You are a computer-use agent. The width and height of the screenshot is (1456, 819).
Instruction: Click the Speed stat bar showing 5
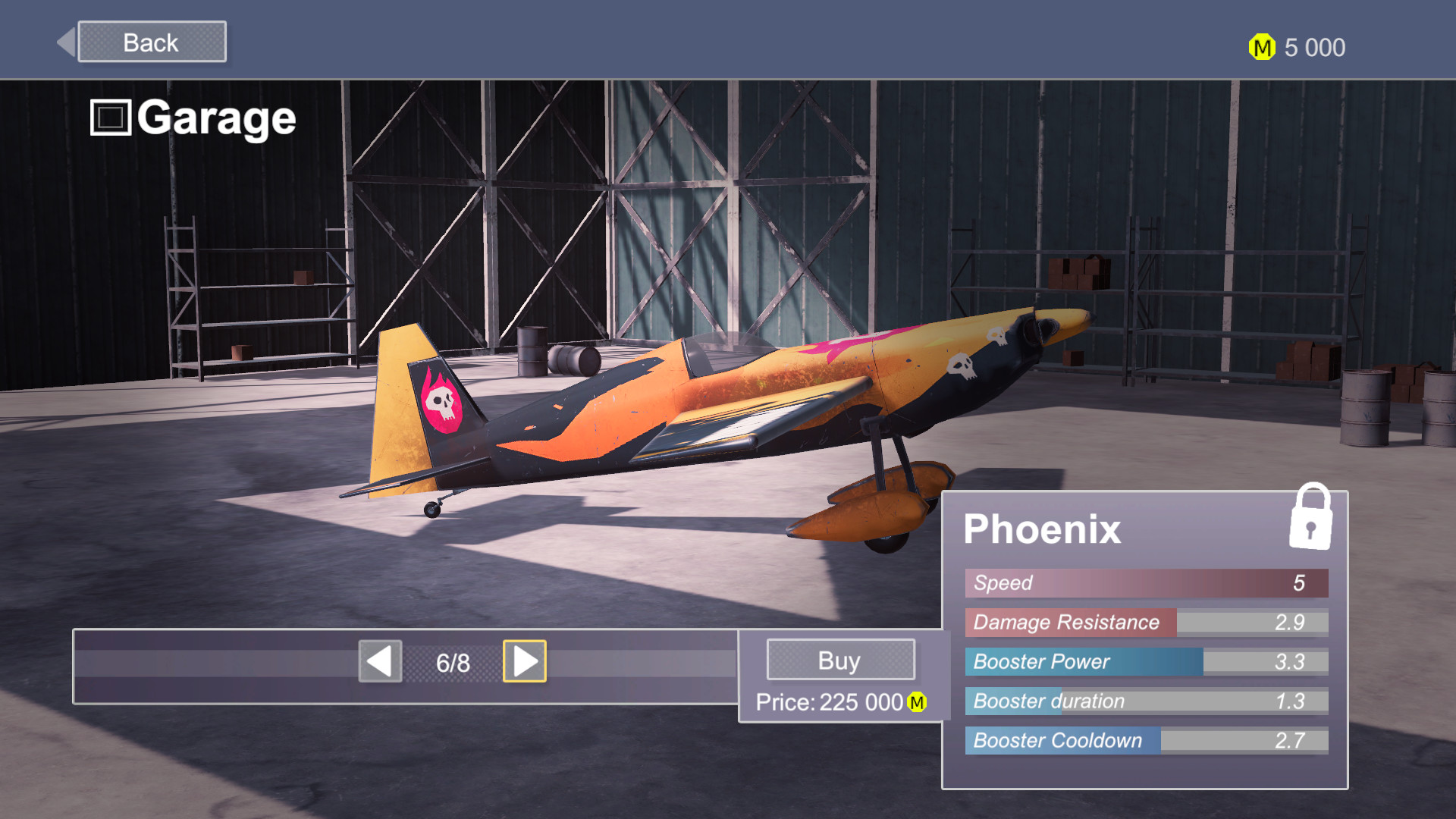1145,583
